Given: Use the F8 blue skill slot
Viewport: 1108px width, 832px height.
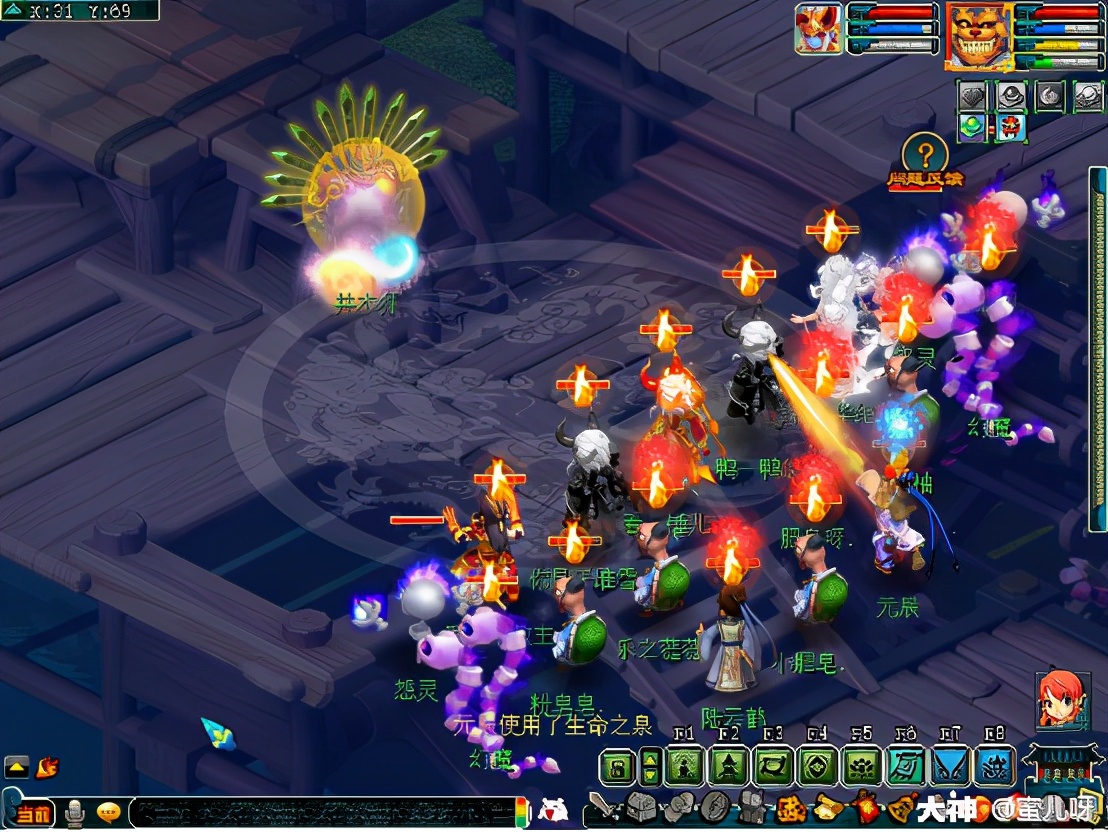Looking at the screenshot, I should point(994,767).
